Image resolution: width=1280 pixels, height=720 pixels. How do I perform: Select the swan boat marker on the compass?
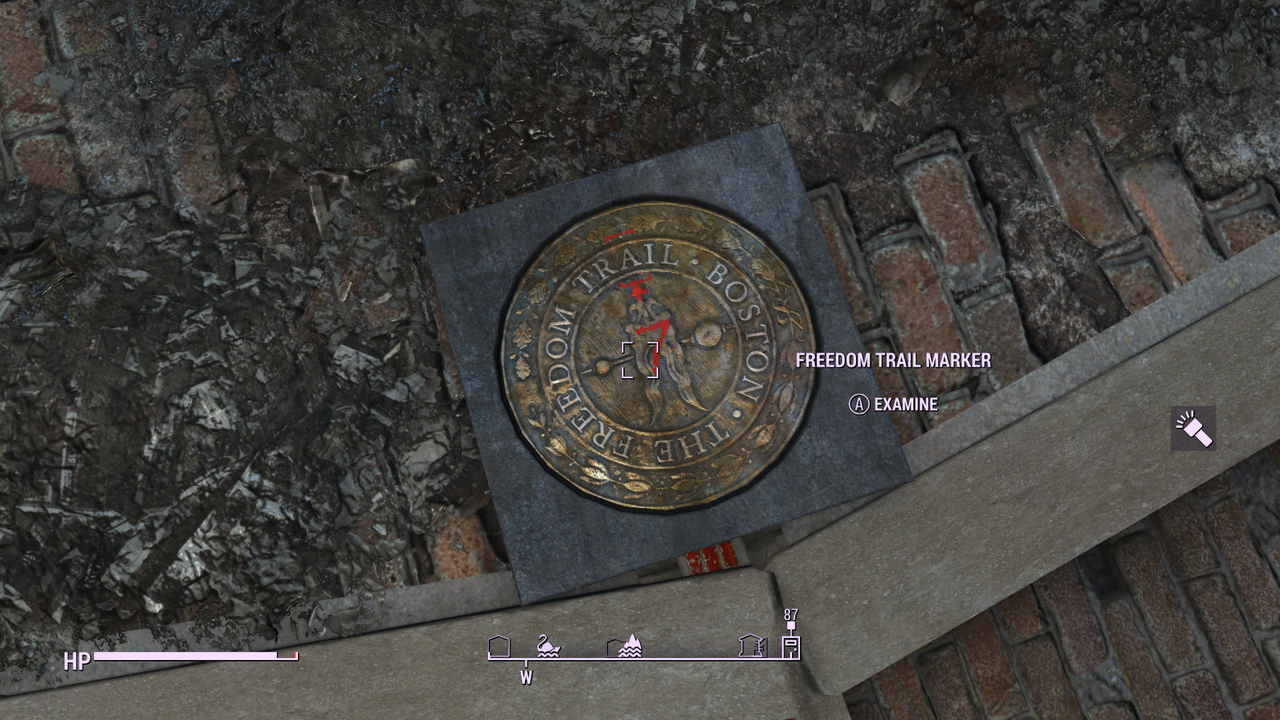pyautogui.click(x=547, y=647)
